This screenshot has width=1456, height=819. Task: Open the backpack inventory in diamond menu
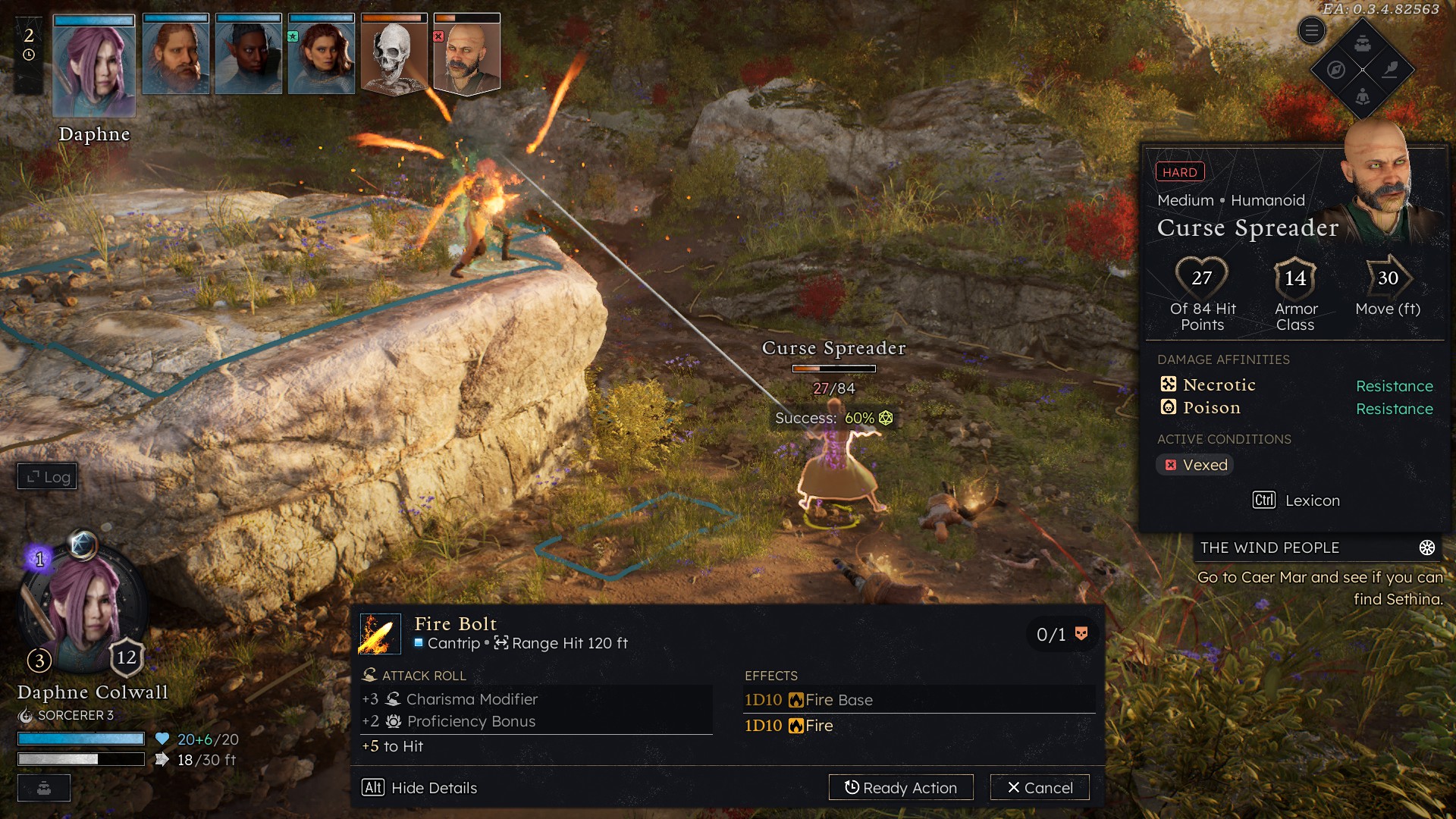(x=1363, y=43)
